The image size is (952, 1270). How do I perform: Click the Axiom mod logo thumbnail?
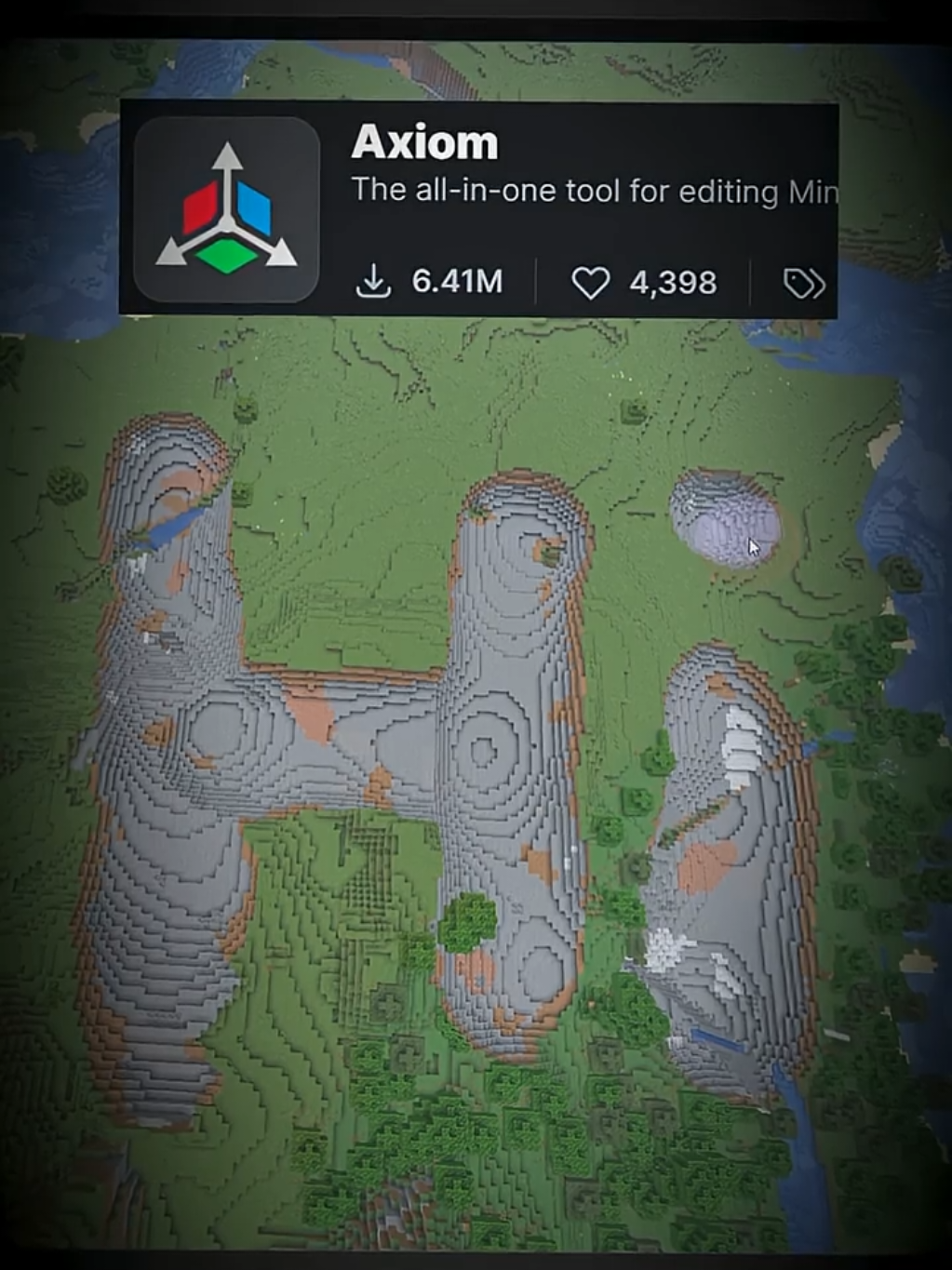coord(226,209)
